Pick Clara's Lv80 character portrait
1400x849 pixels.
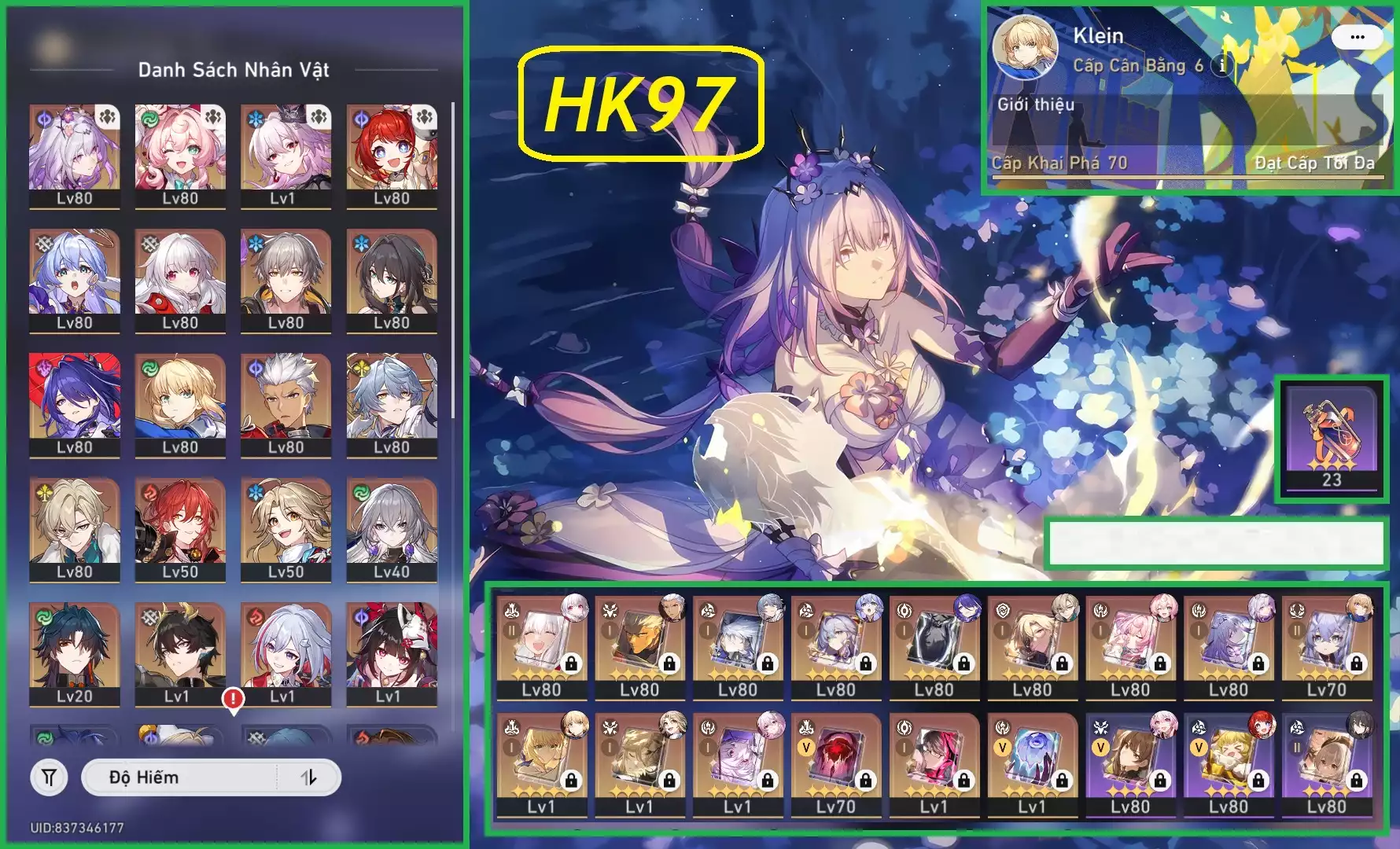[180, 280]
